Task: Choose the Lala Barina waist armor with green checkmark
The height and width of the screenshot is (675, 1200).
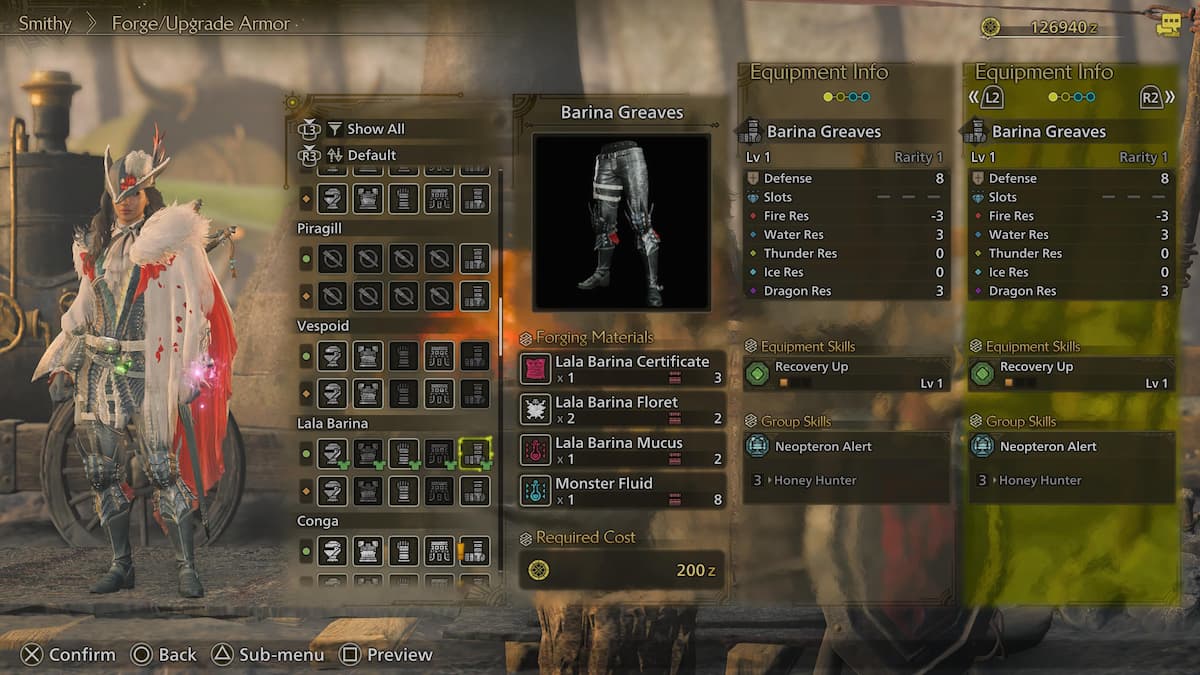Action: 439,454
